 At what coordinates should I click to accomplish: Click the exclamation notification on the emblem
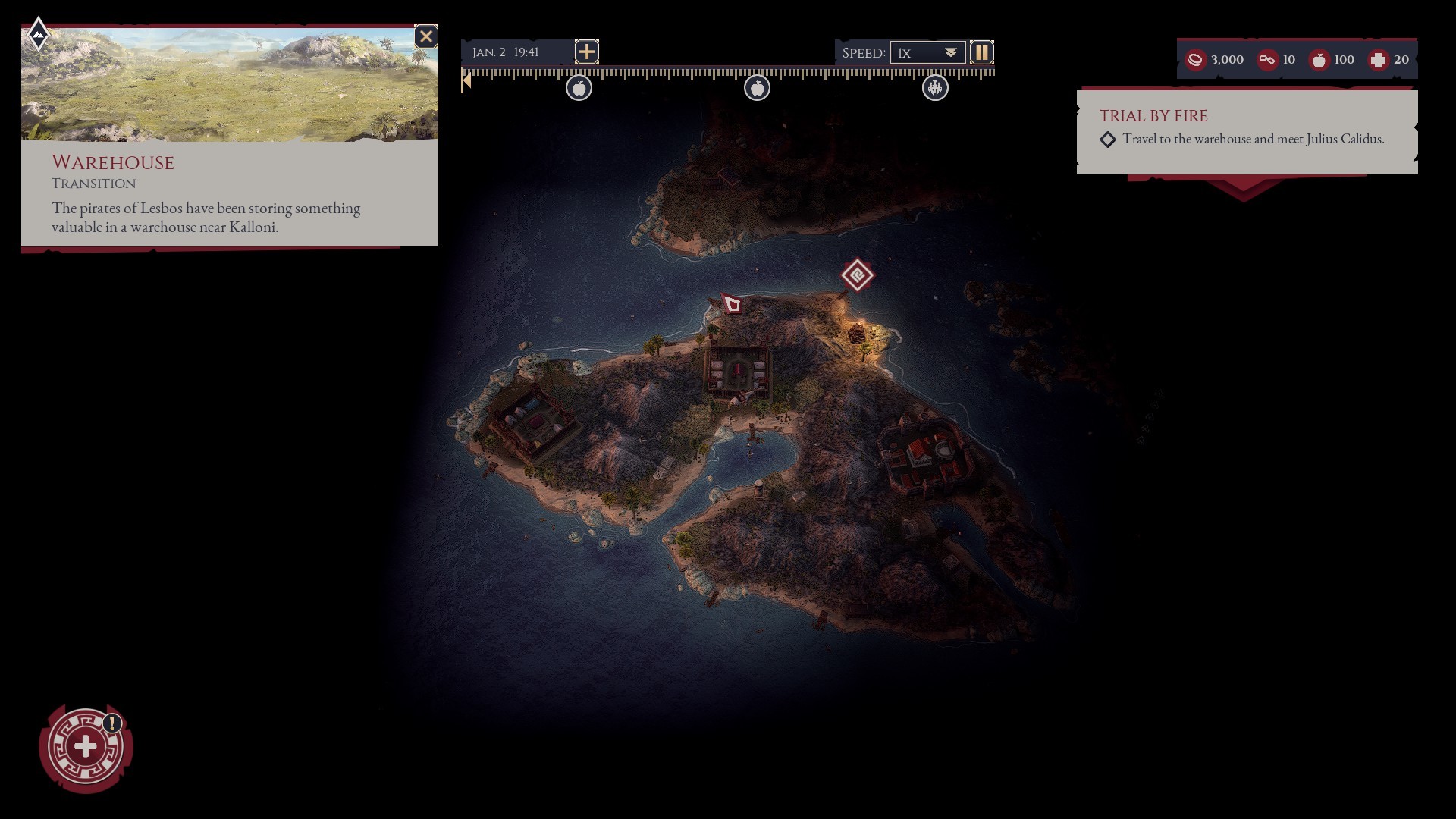[x=111, y=723]
